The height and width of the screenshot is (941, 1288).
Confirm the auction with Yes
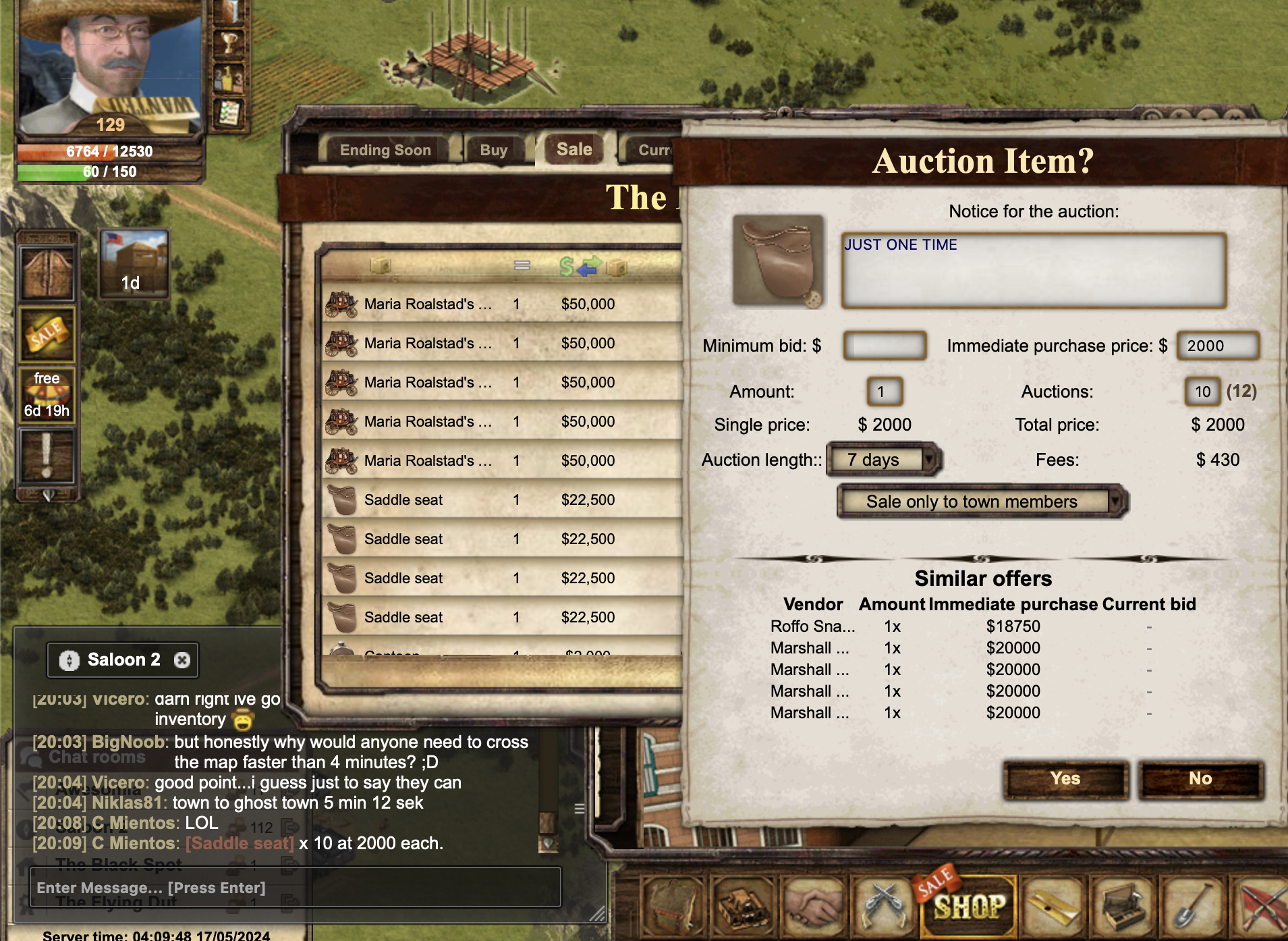point(1065,779)
